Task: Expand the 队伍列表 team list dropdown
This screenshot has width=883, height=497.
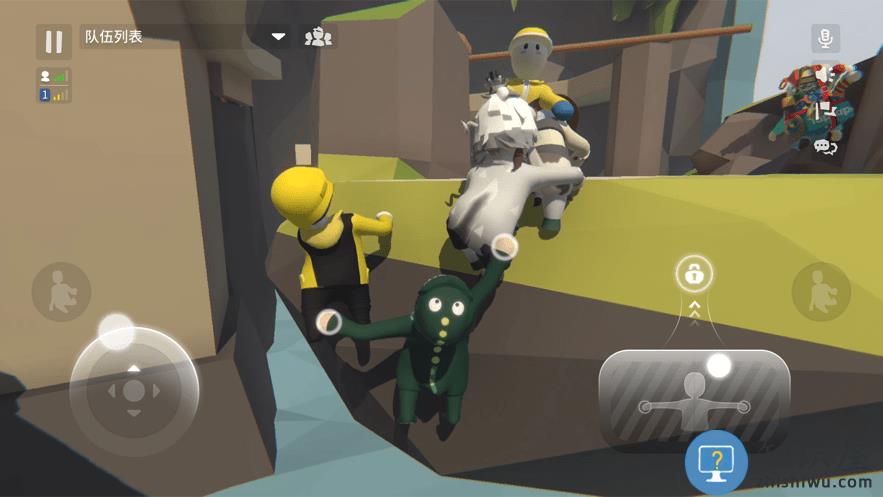Action: pyautogui.click(x=279, y=37)
